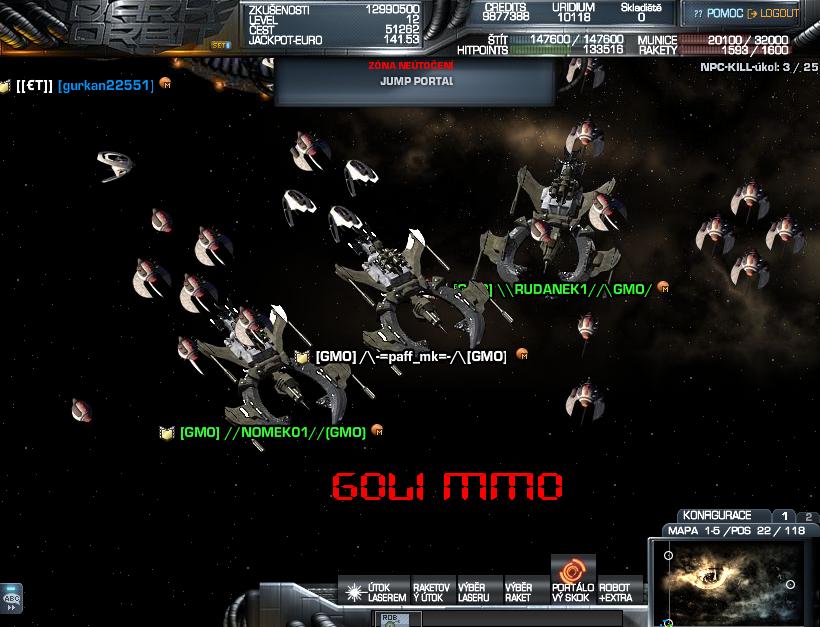Switch to configuration 1 tab

click(x=785, y=516)
